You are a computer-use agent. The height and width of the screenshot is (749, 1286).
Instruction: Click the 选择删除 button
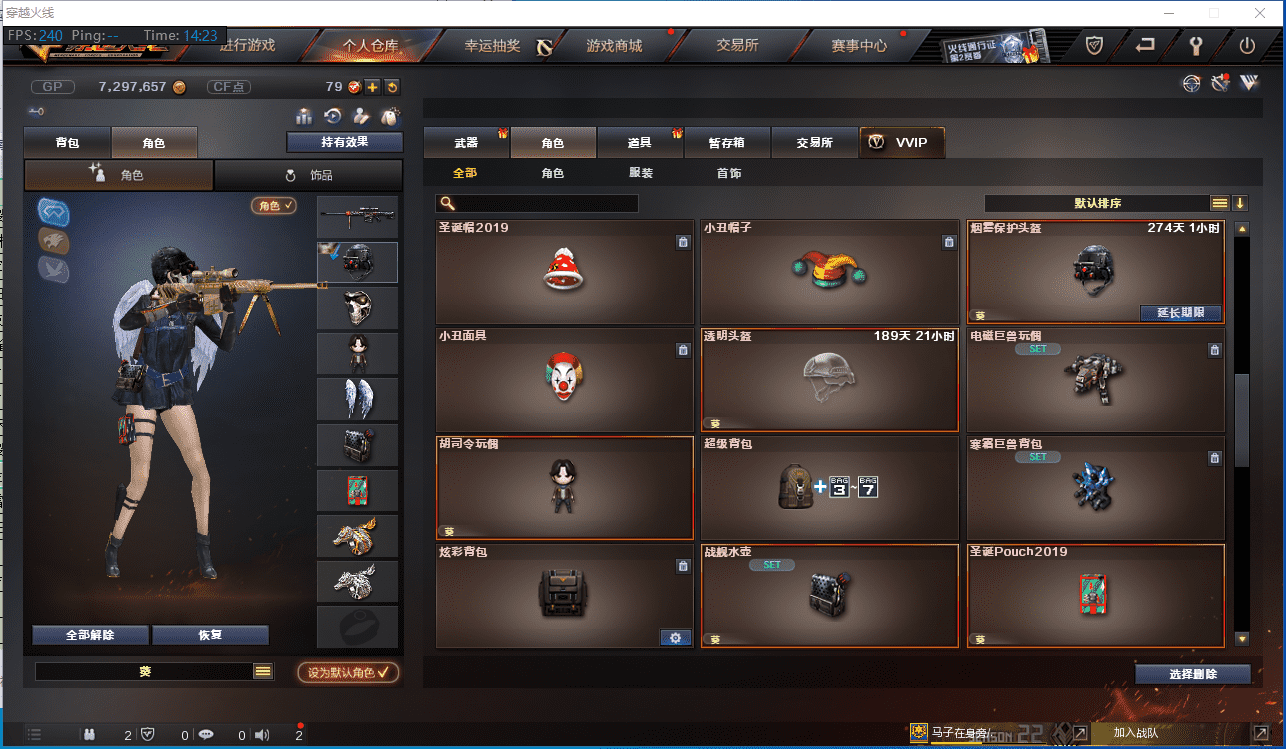click(1192, 674)
